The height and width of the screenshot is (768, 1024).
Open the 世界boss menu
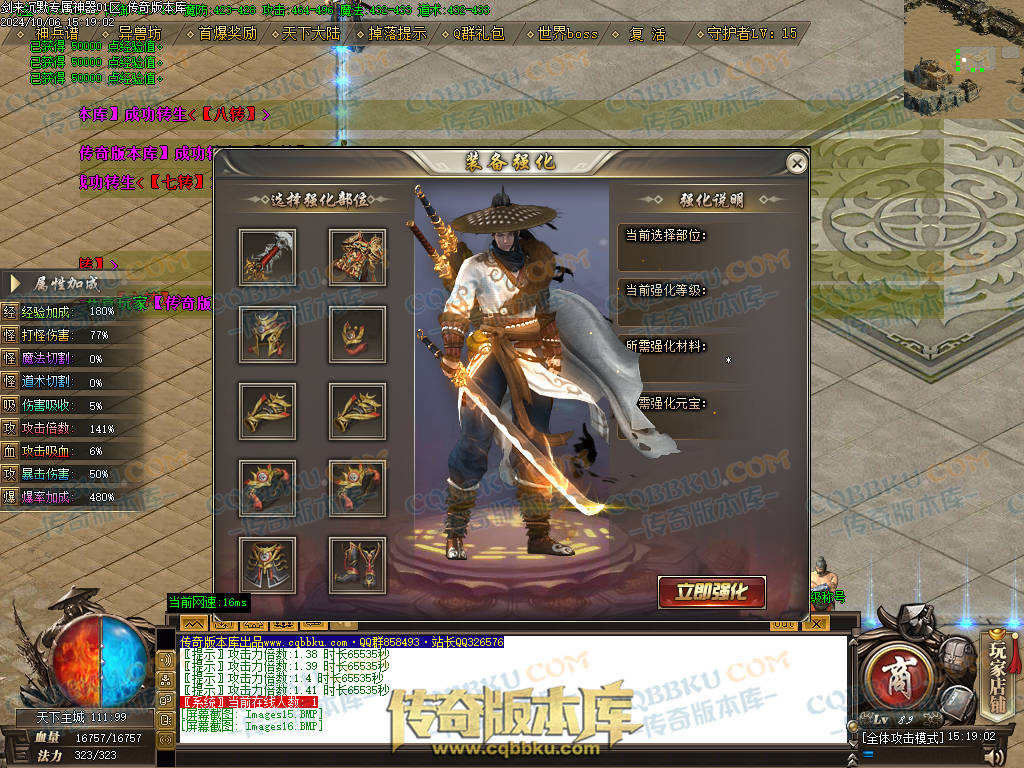567,33
